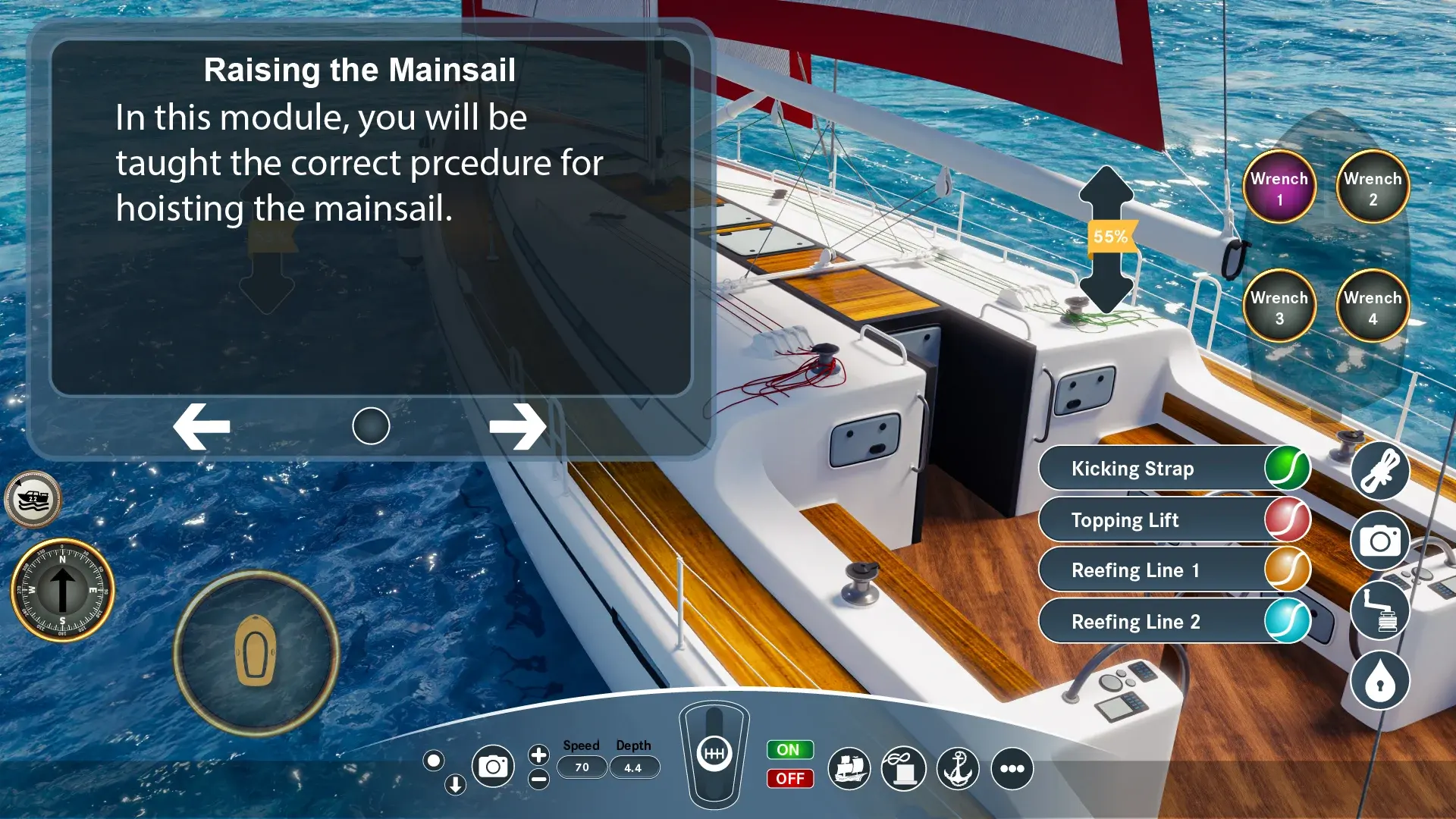Go back with the left tutorial arrow

point(202,426)
